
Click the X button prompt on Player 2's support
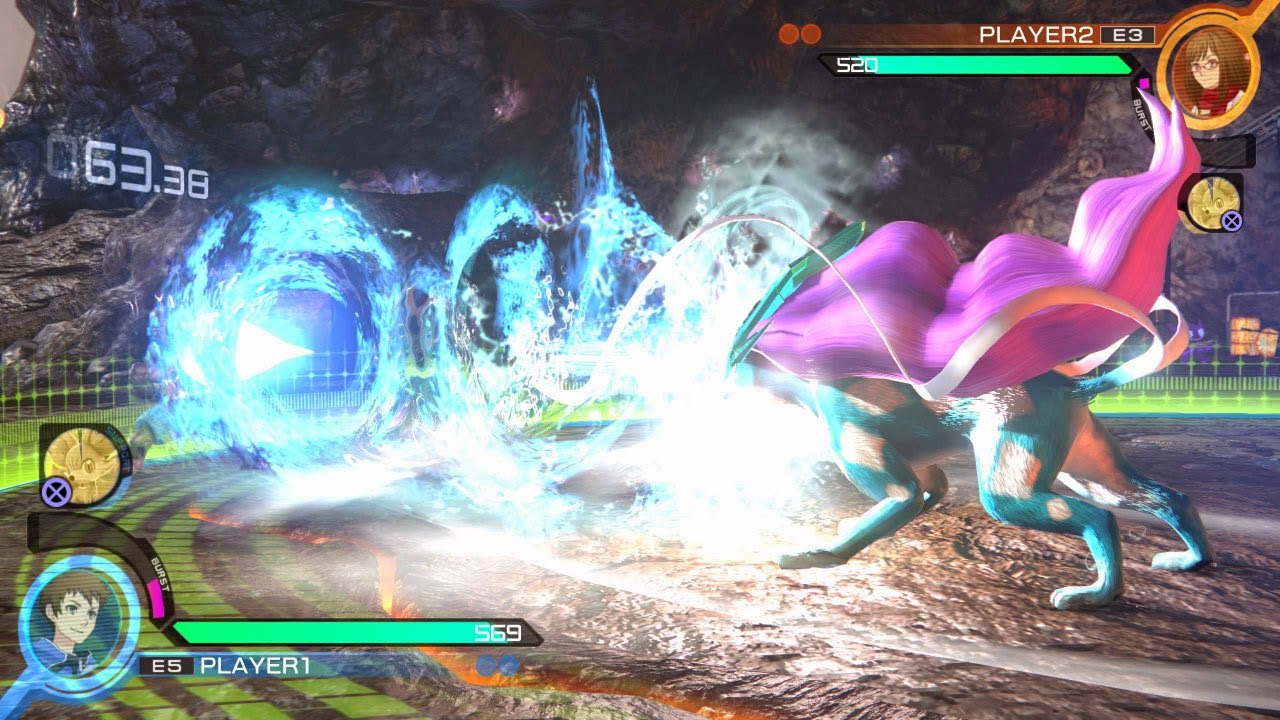(x=1231, y=220)
